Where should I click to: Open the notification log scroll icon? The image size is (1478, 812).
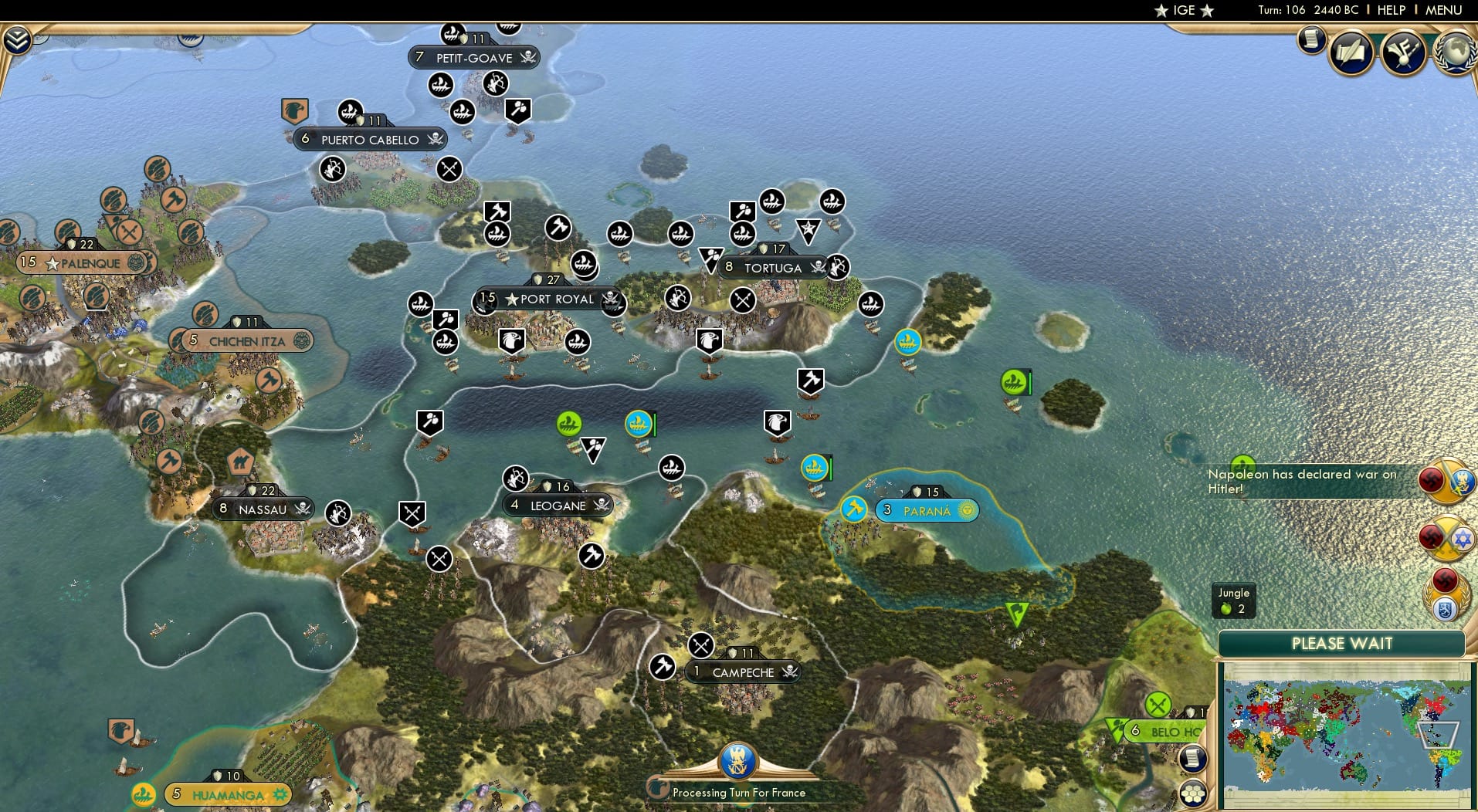1311,40
